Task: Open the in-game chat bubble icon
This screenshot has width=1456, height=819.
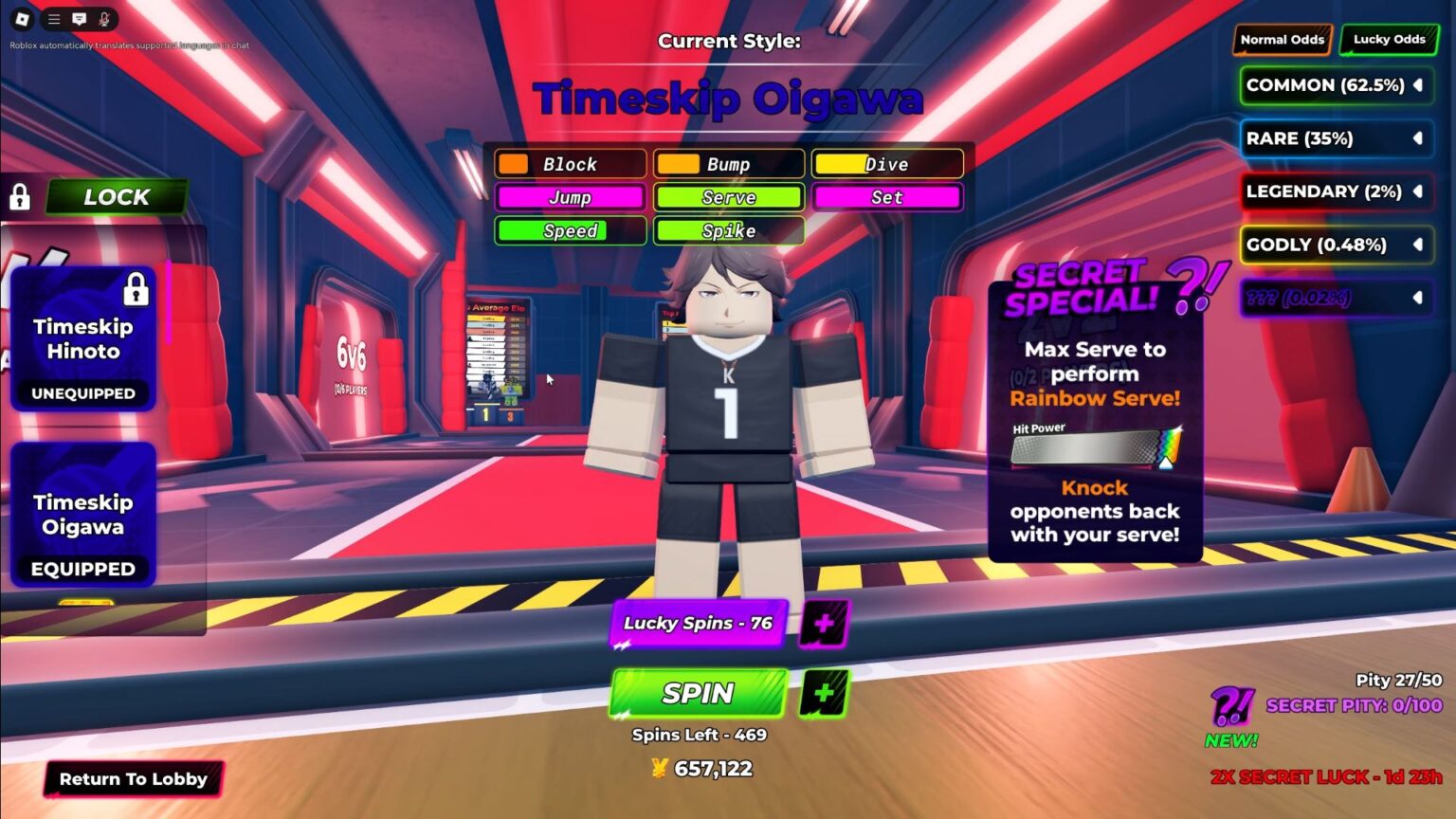Action: pos(80,19)
